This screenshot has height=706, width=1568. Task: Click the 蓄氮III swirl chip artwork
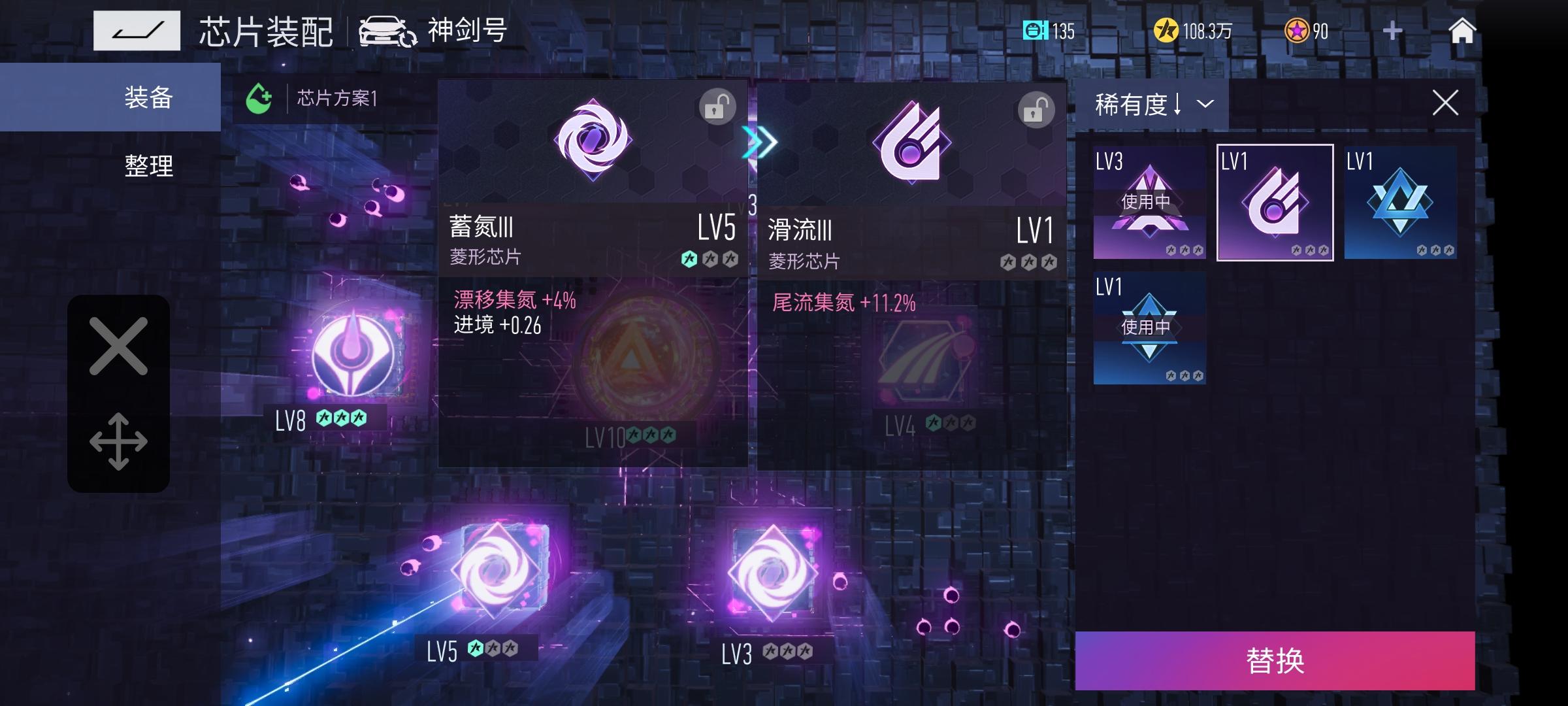click(x=593, y=141)
